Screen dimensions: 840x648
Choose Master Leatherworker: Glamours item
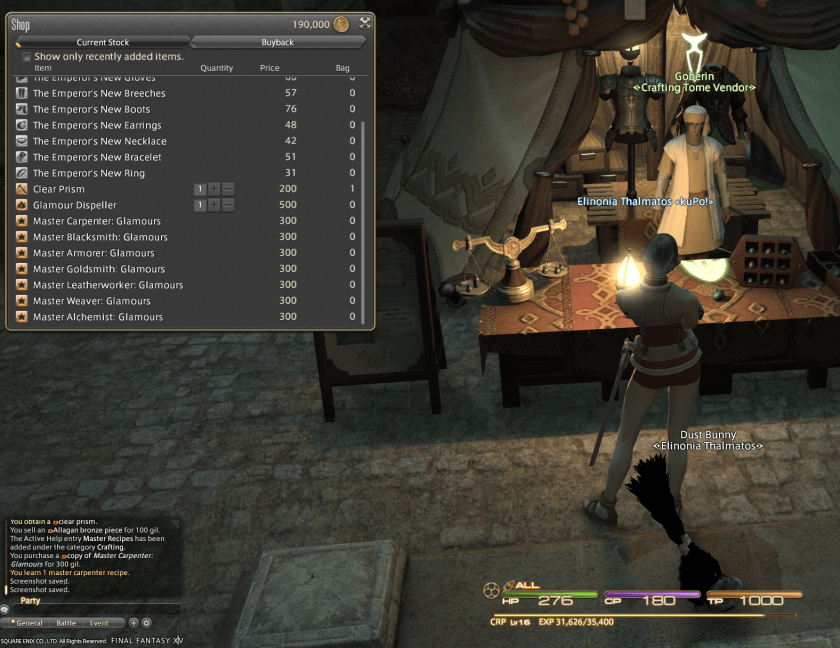[108, 285]
